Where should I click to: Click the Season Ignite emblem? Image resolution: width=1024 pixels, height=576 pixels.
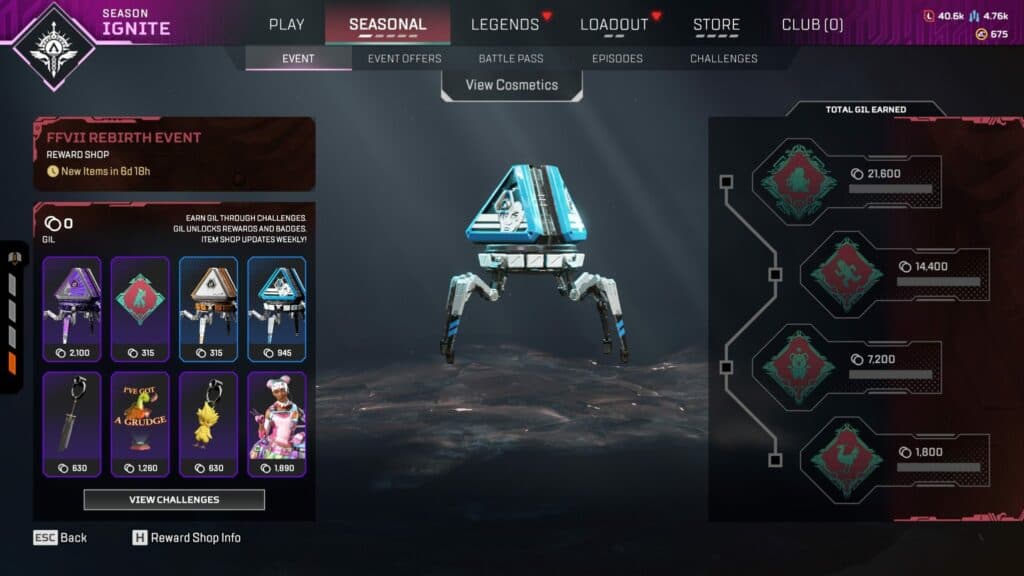pyautogui.click(x=51, y=42)
